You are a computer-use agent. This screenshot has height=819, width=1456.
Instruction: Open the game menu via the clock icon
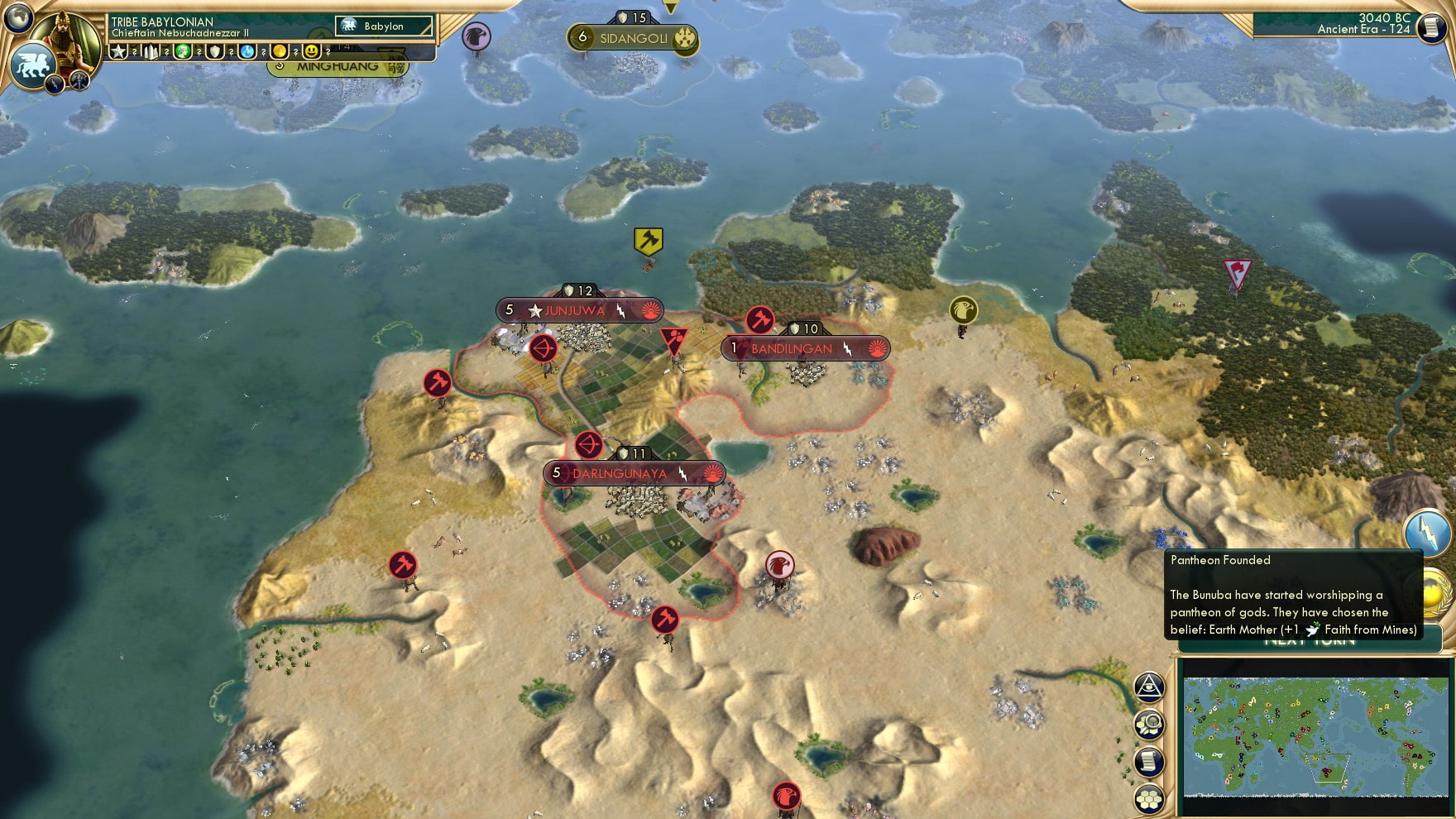(1430, 28)
